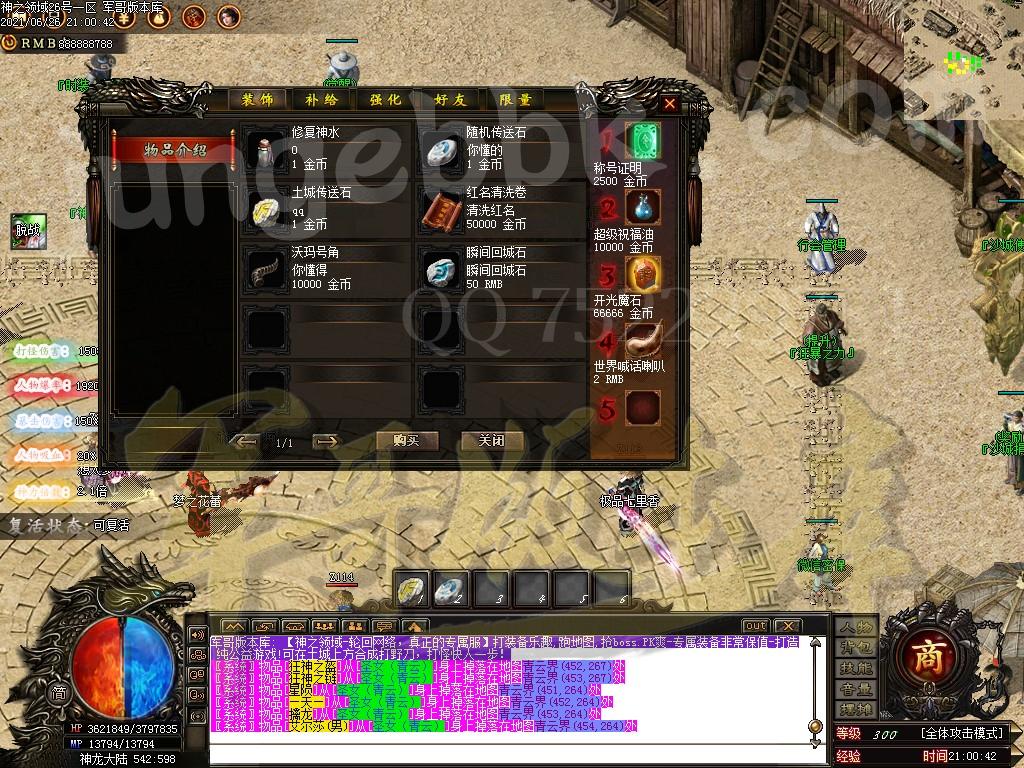
Task: Pick the 红名清洗卷 scroll item
Action: (x=441, y=210)
